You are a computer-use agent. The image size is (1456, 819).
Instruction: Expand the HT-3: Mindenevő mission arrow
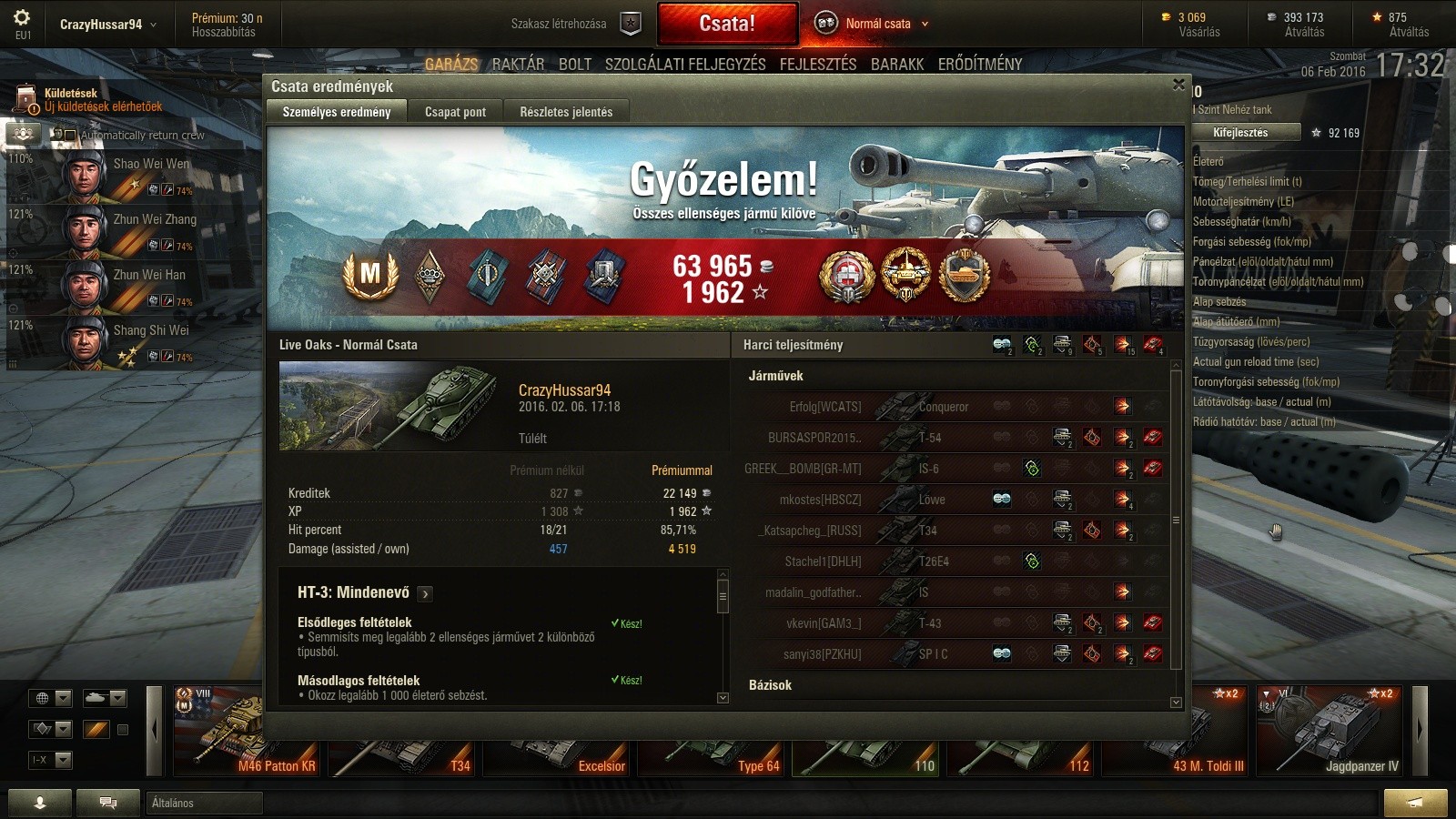coord(425,594)
